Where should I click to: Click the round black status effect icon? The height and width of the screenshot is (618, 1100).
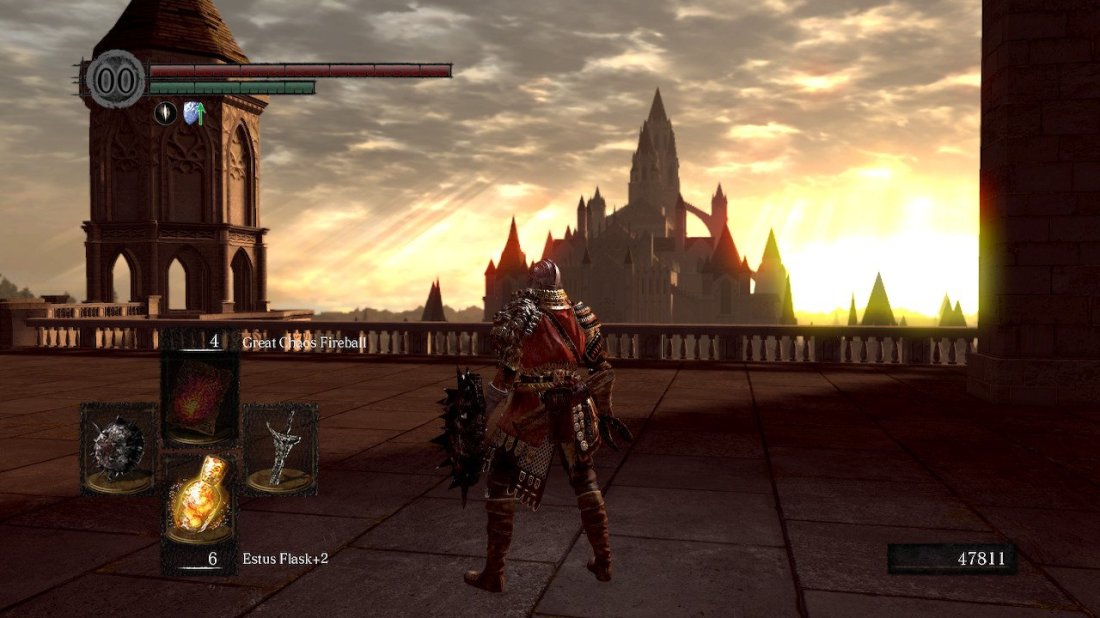click(x=165, y=114)
